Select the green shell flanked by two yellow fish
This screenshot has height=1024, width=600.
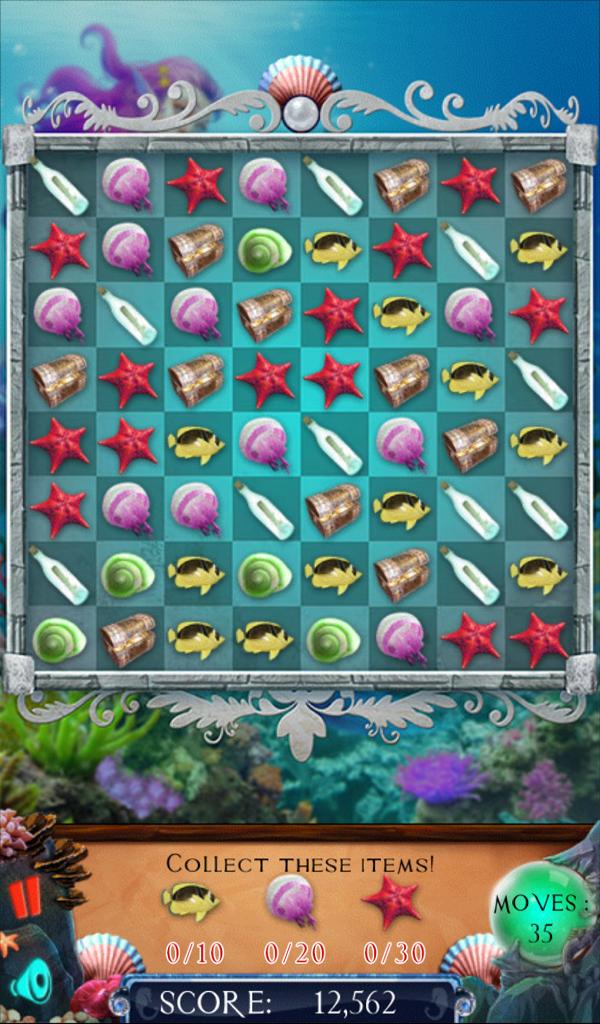tap(264, 574)
